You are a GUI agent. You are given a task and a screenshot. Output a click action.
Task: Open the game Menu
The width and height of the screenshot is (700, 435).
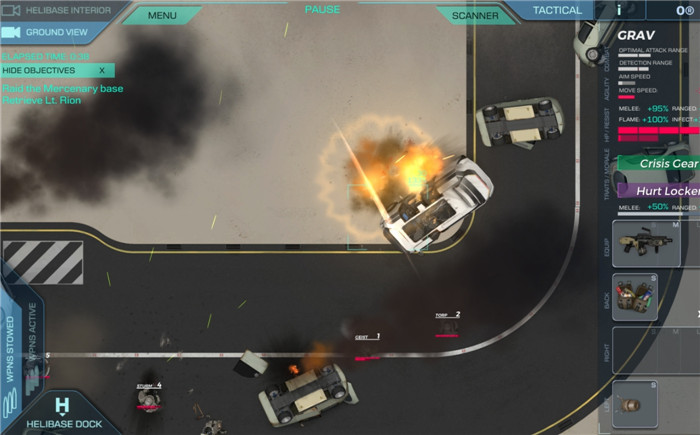(x=162, y=15)
